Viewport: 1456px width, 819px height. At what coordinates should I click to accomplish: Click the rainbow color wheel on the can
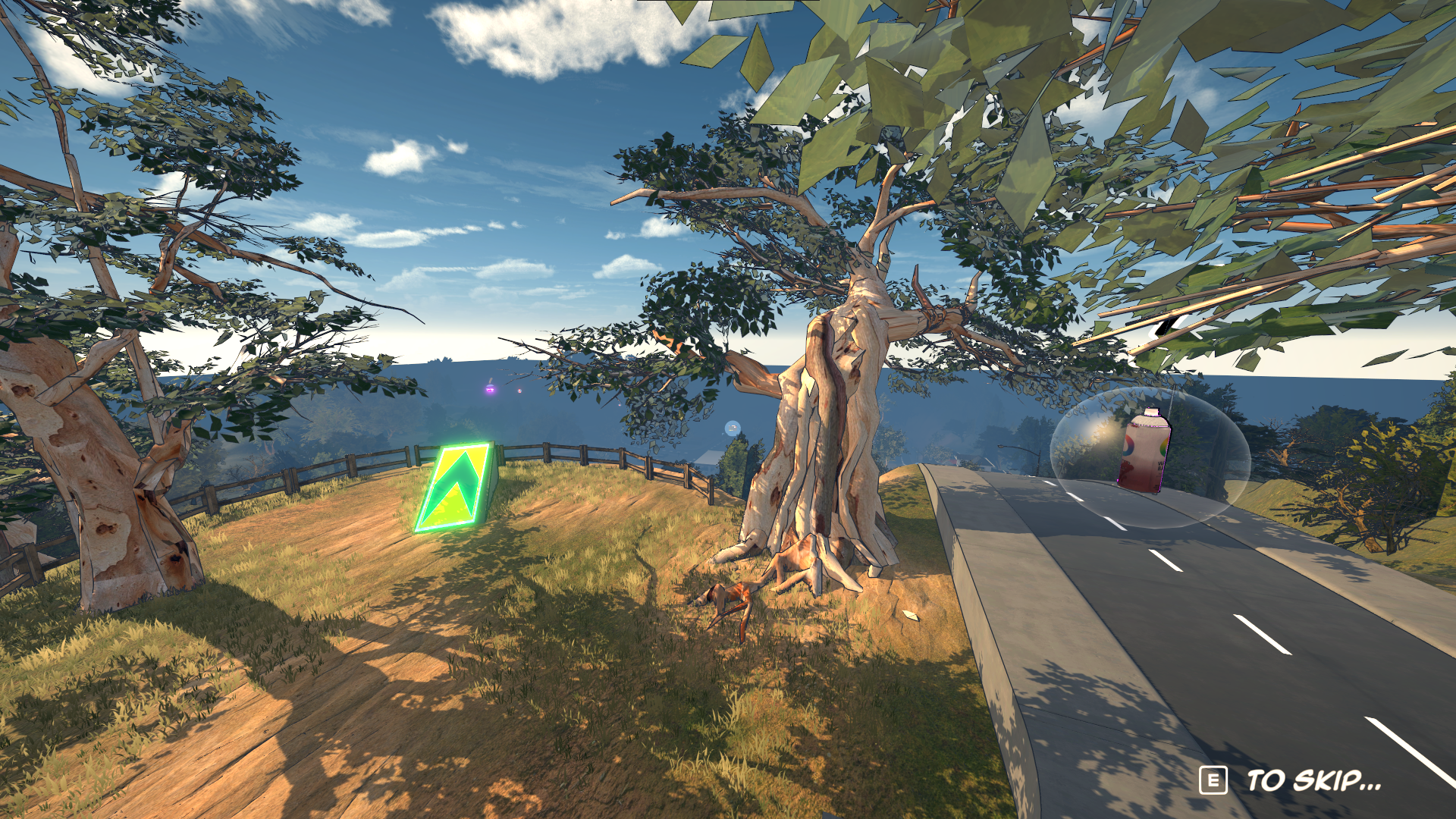pos(1128,447)
